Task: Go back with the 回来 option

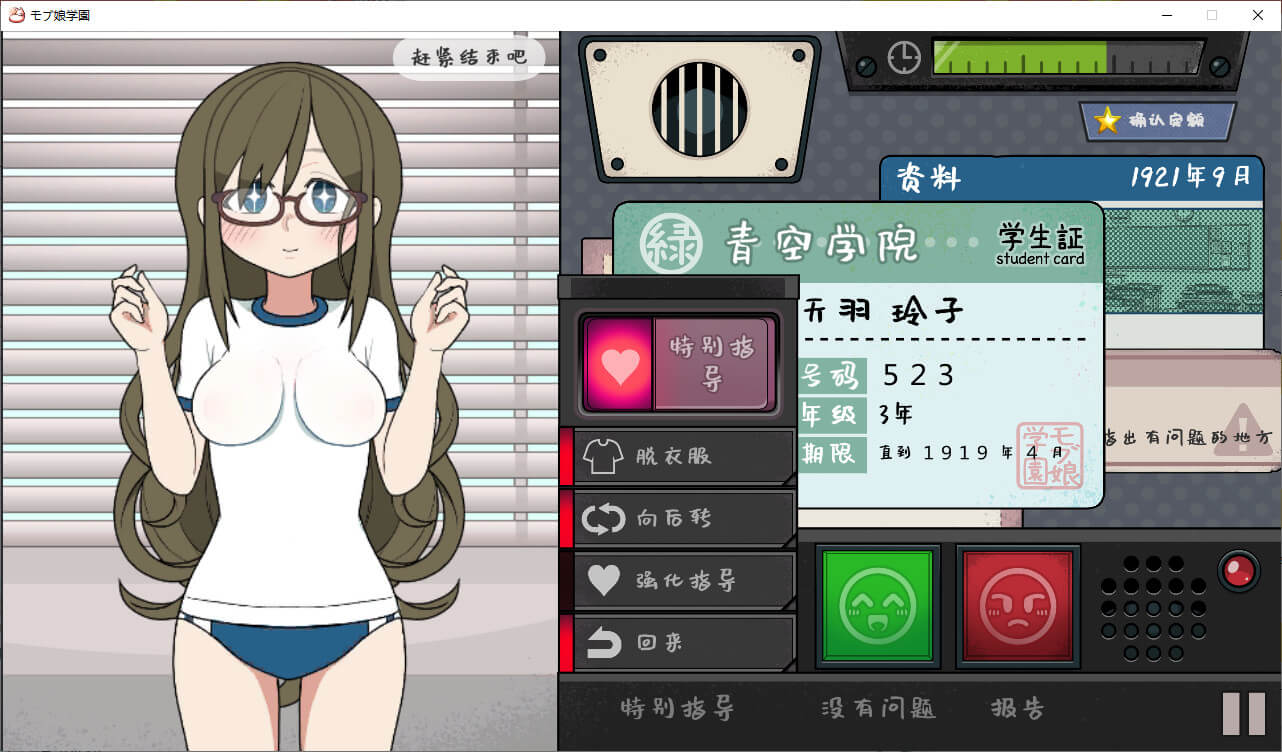Action: pyautogui.click(x=678, y=643)
